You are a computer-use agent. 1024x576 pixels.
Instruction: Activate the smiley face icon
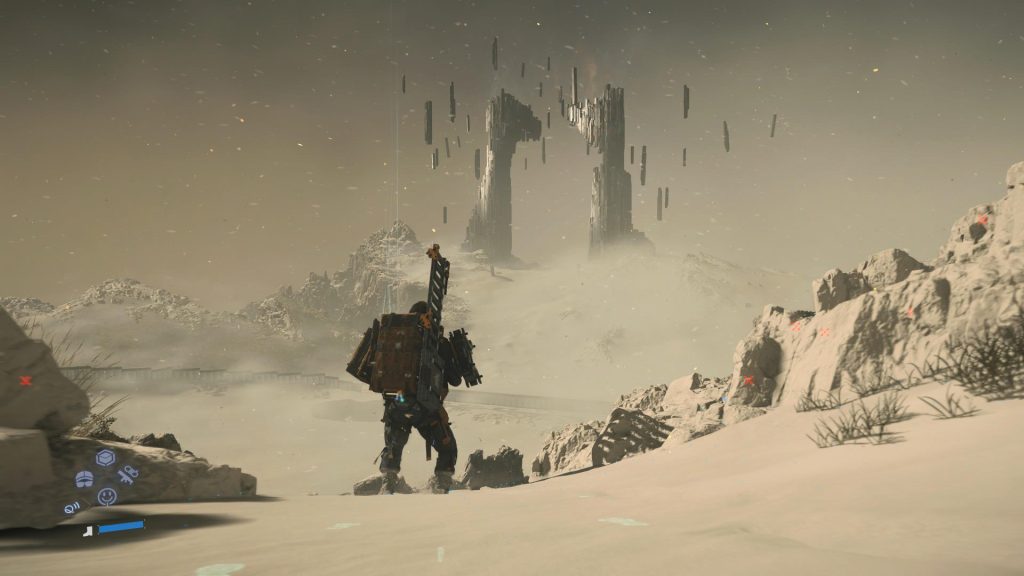pyautogui.click(x=106, y=496)
